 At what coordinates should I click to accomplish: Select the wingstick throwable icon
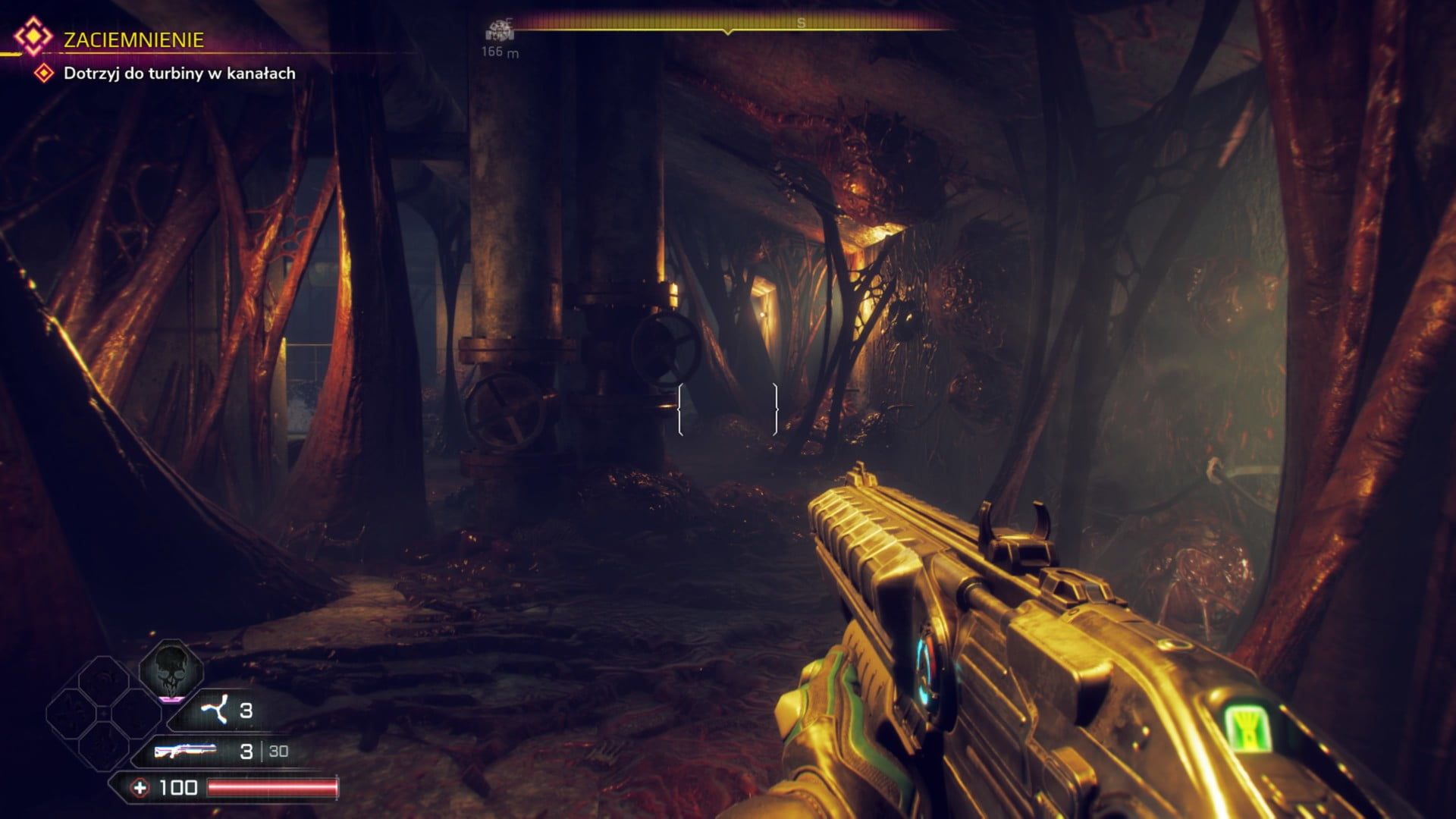[214, 711]
